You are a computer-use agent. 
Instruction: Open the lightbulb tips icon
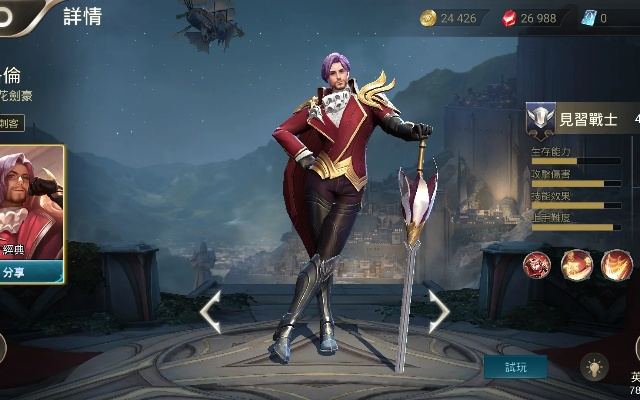click(x=594, y=367)
